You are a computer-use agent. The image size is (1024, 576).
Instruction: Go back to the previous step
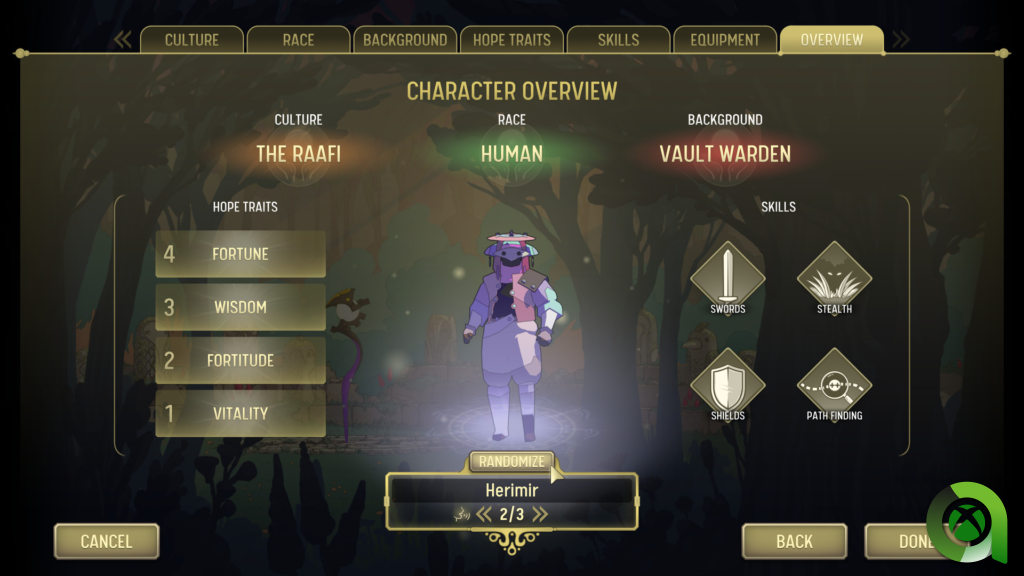pos(794,541)
